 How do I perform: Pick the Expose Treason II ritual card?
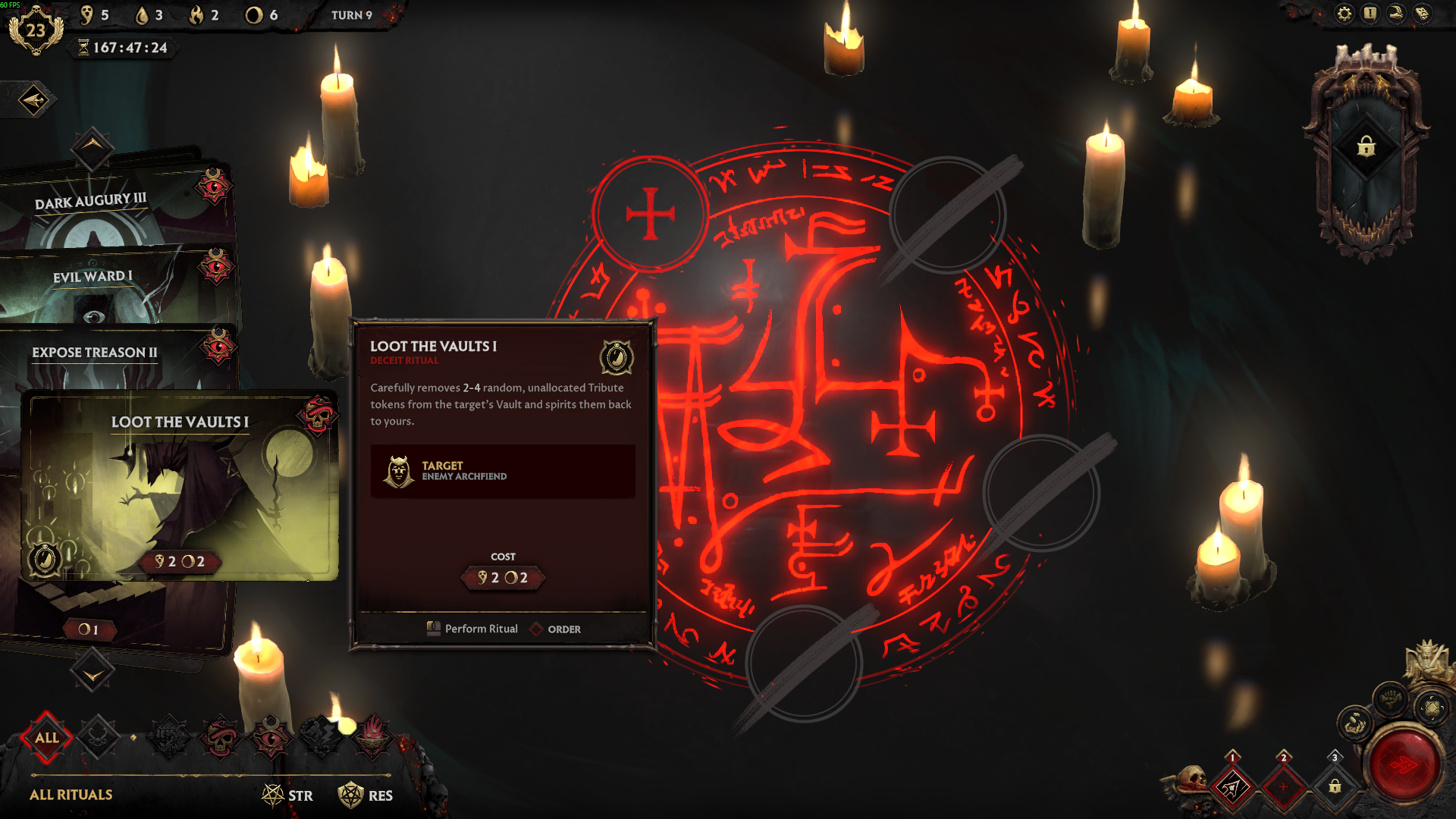tap(95, 353)
